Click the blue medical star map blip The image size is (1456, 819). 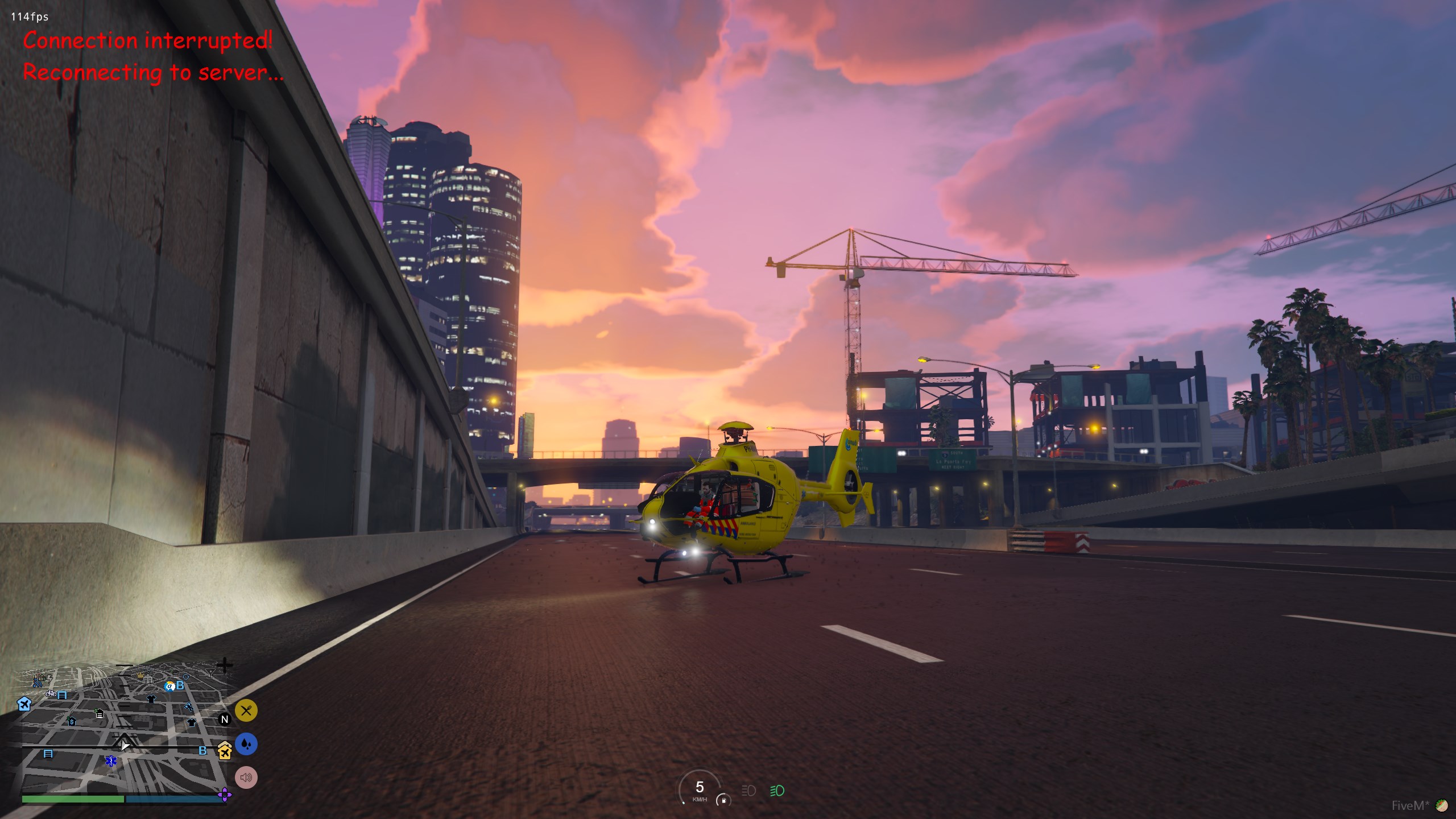[x=111, y=760]
